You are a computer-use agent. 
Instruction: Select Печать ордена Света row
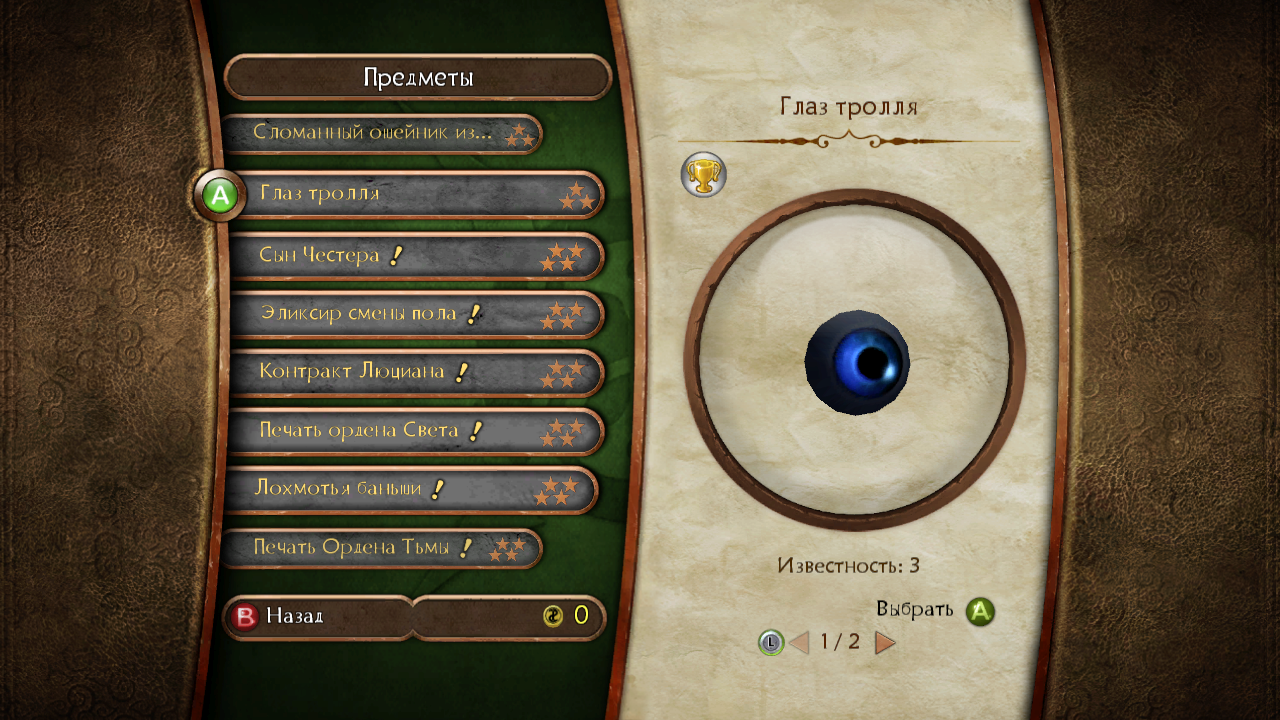(x=416, y=432)
